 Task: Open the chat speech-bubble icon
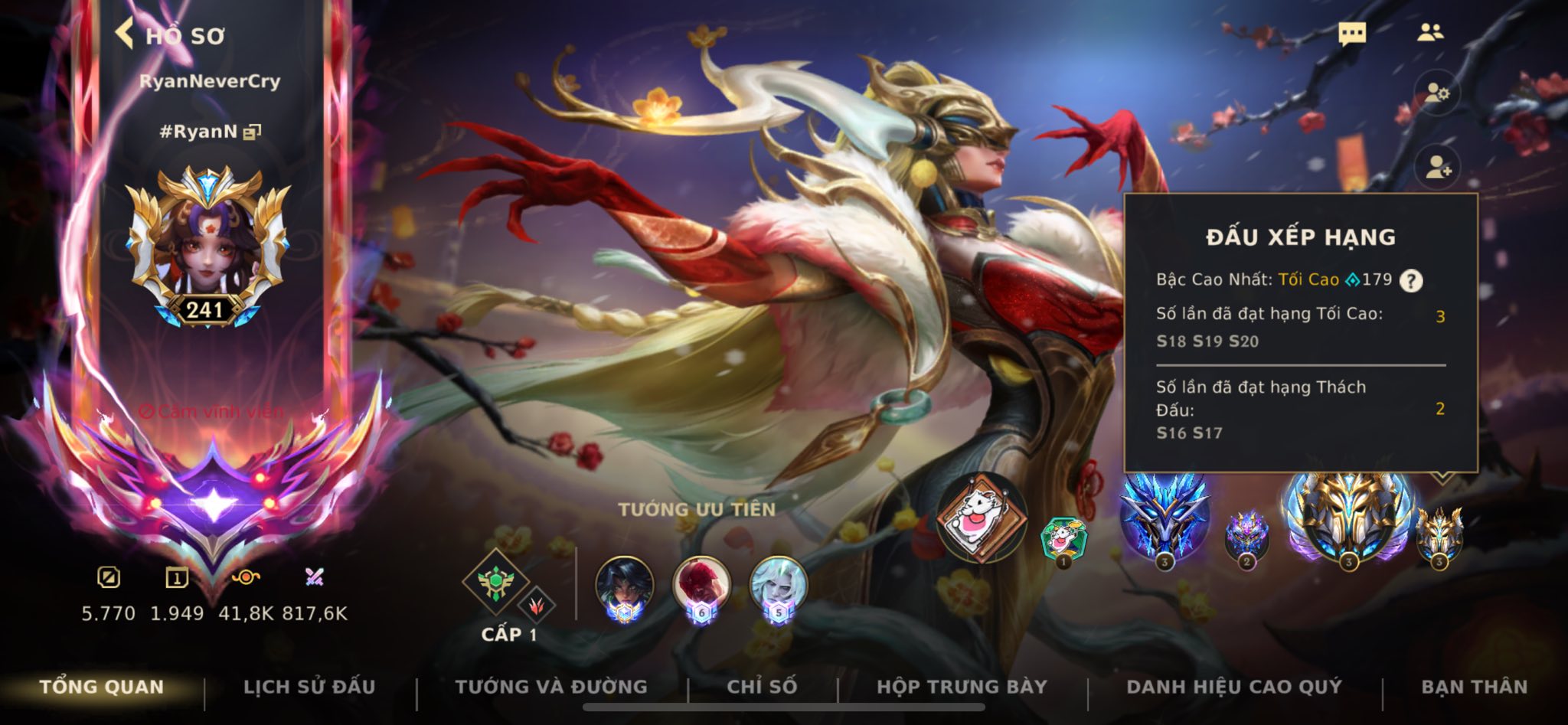[x=1351, y=34]
